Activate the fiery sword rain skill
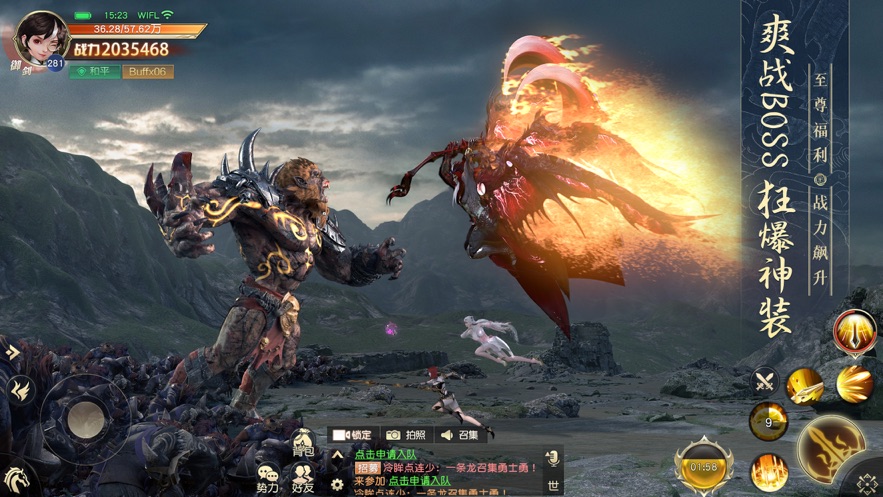The image size is (883, 497). (769, 470)
